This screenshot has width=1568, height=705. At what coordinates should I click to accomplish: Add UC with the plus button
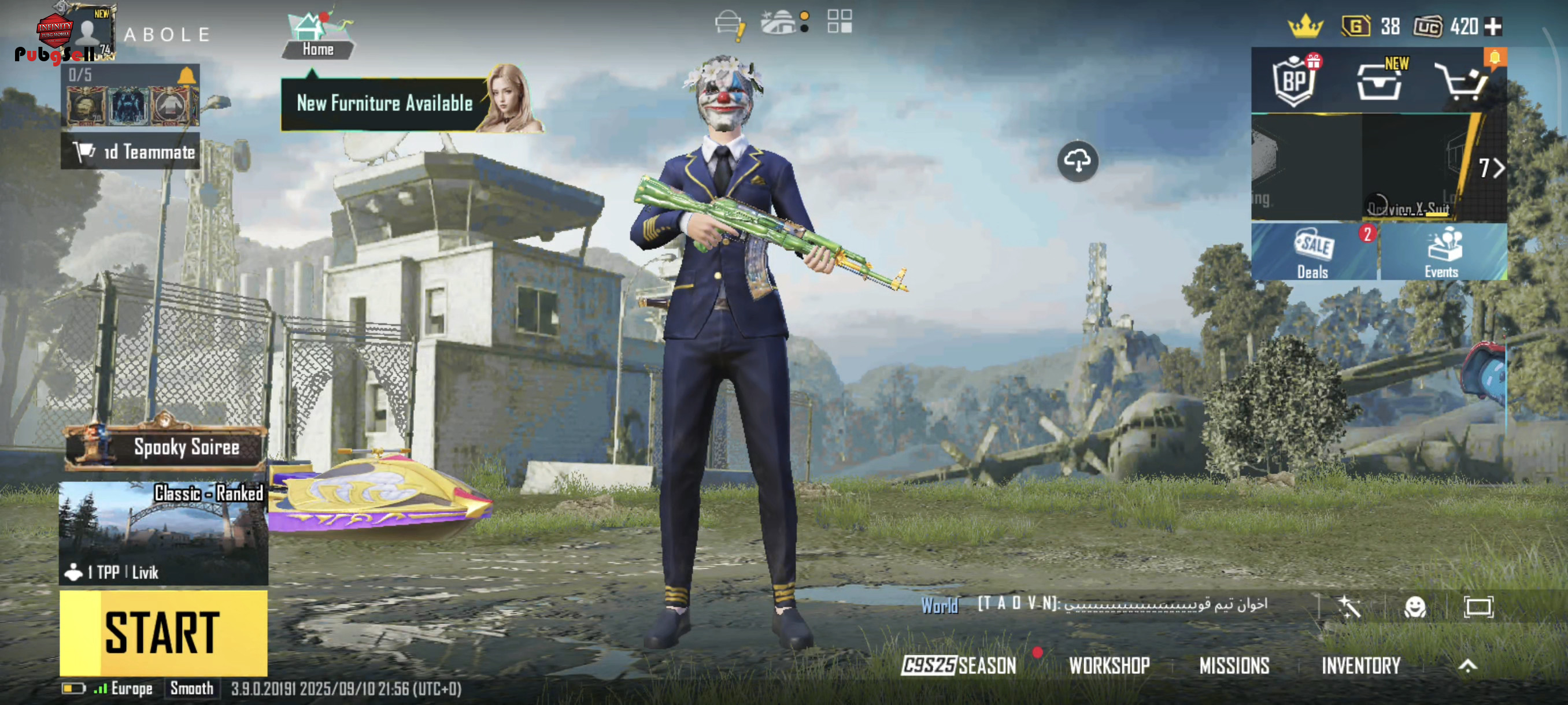click(x=1494, y=27)
